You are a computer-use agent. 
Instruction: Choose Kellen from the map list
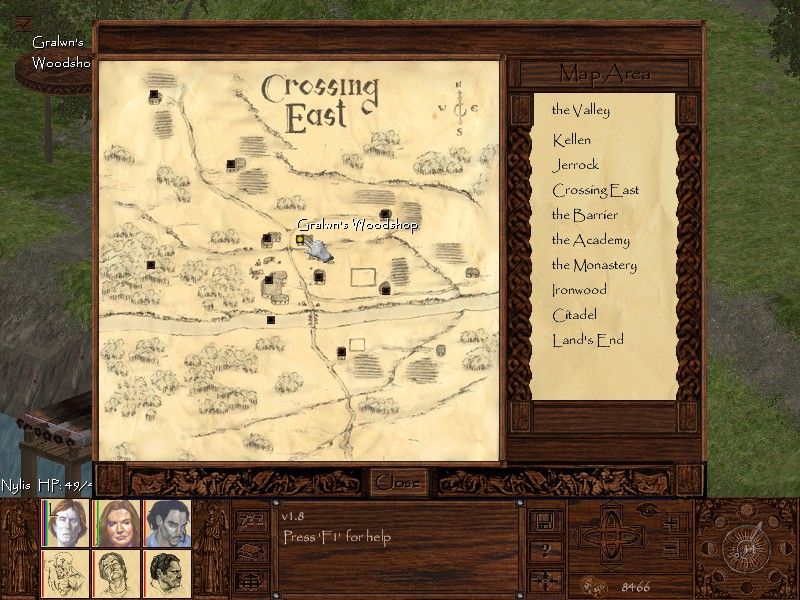(x=571, y=140)
